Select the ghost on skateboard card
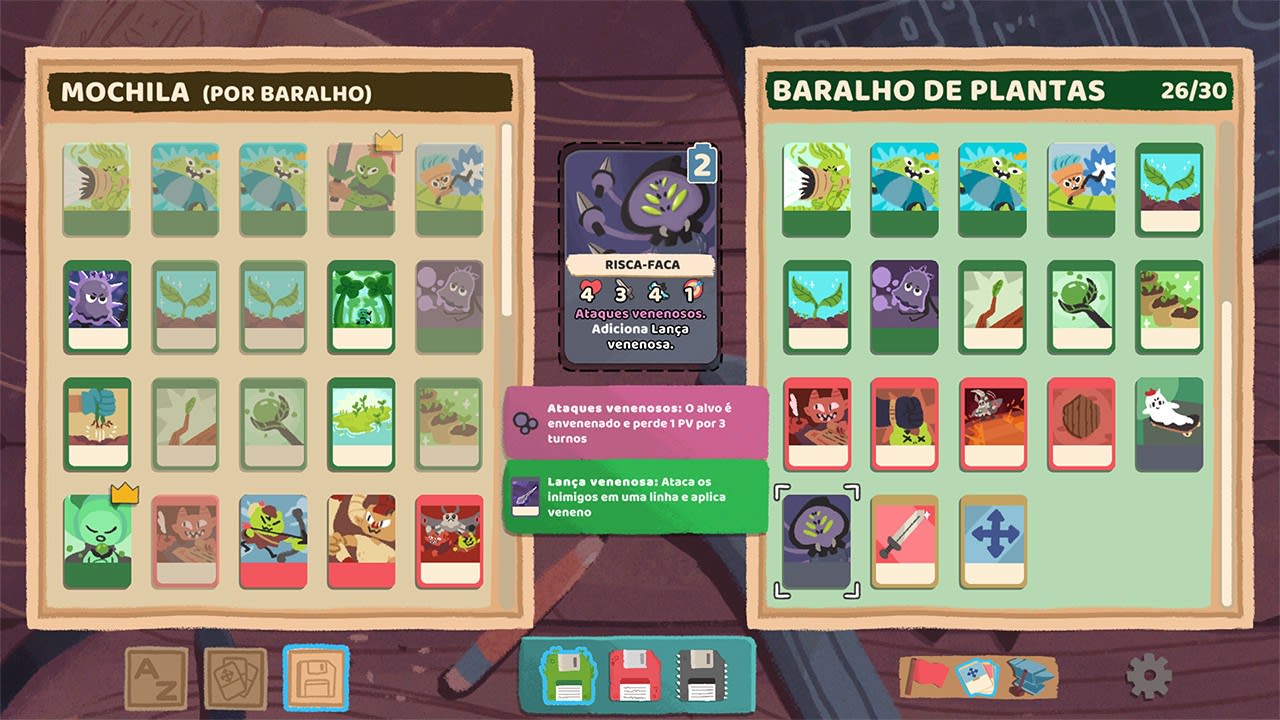The width and height of the screenshot is (1280, 720). [x=1167, y=424]
